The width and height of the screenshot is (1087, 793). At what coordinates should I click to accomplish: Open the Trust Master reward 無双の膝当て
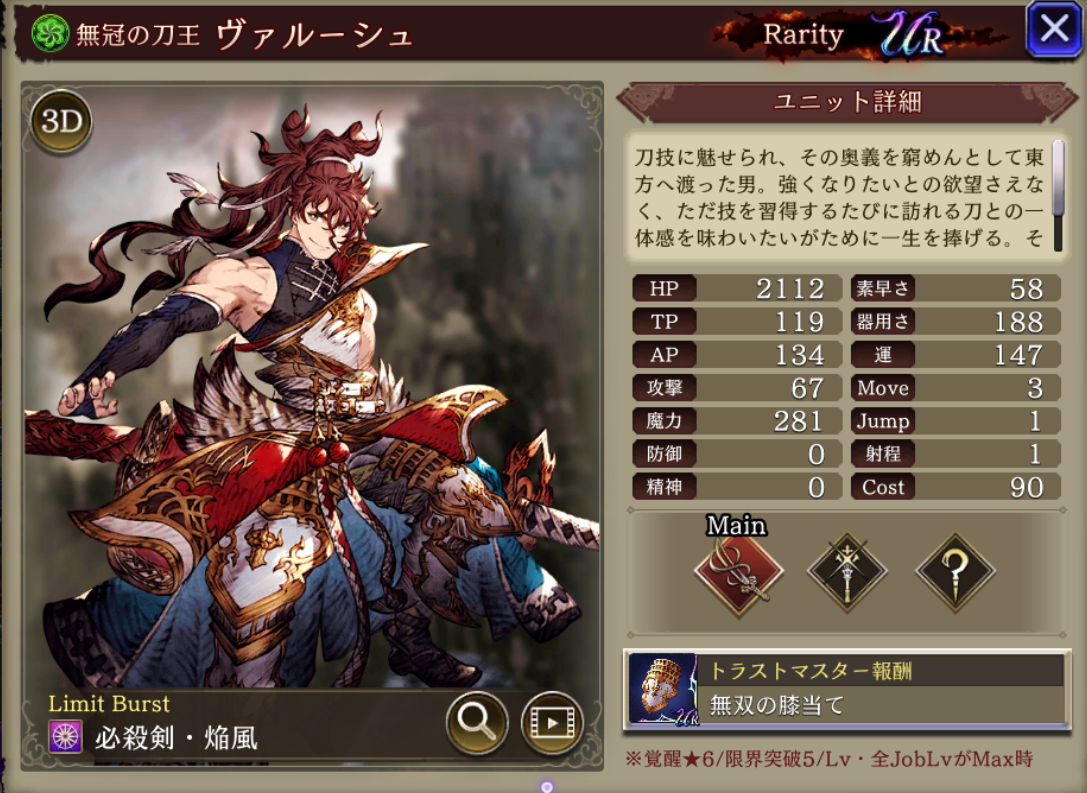846,688
